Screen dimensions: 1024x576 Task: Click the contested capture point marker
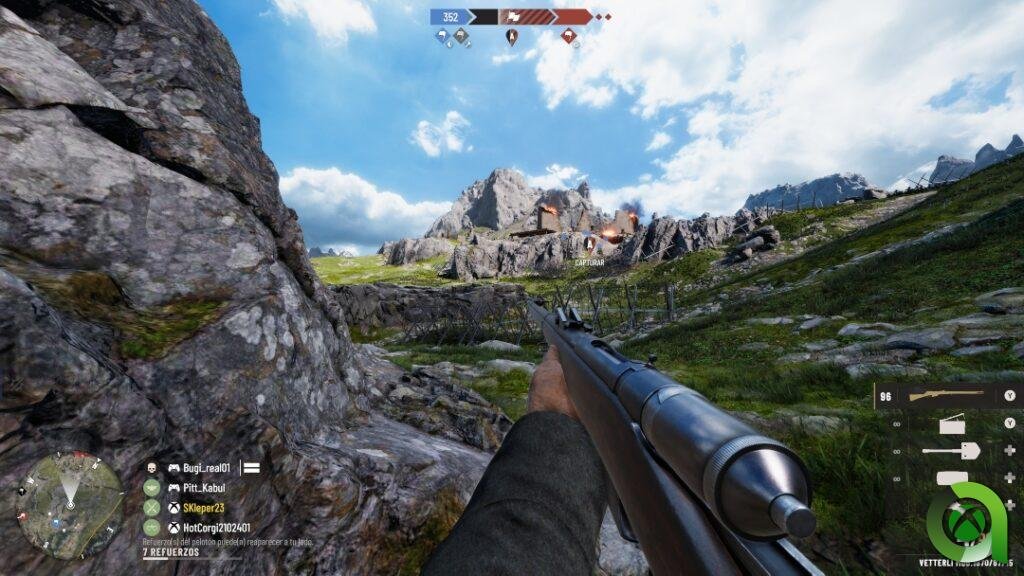(512, 37)
